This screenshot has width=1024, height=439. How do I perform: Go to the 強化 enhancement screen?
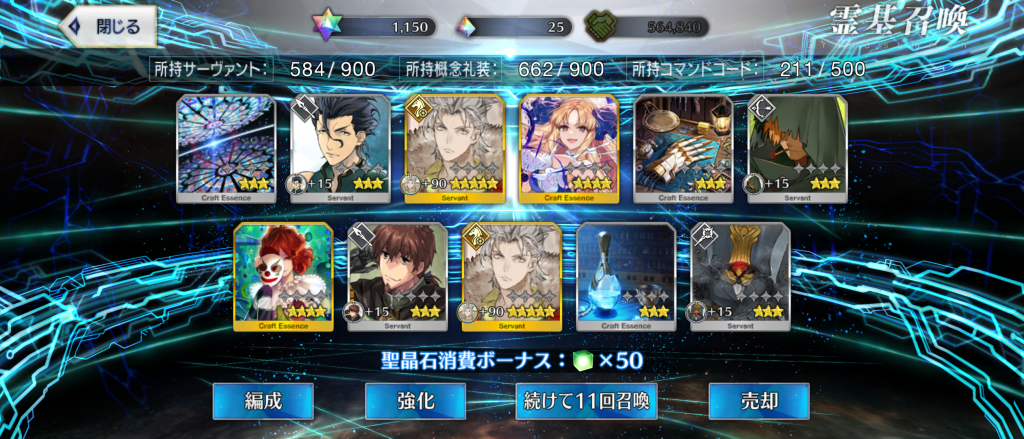pos(415,401)
